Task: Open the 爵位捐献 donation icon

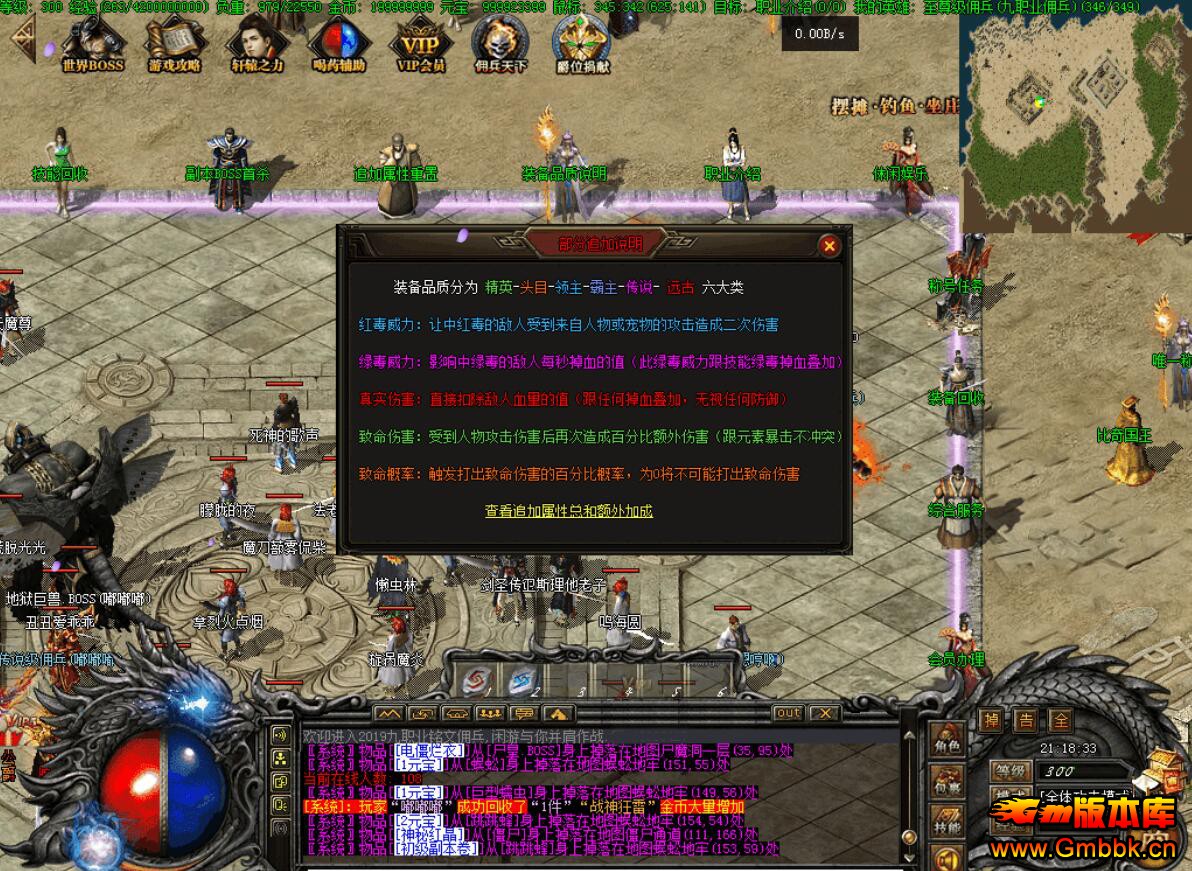Action: (x=583, y=45)
